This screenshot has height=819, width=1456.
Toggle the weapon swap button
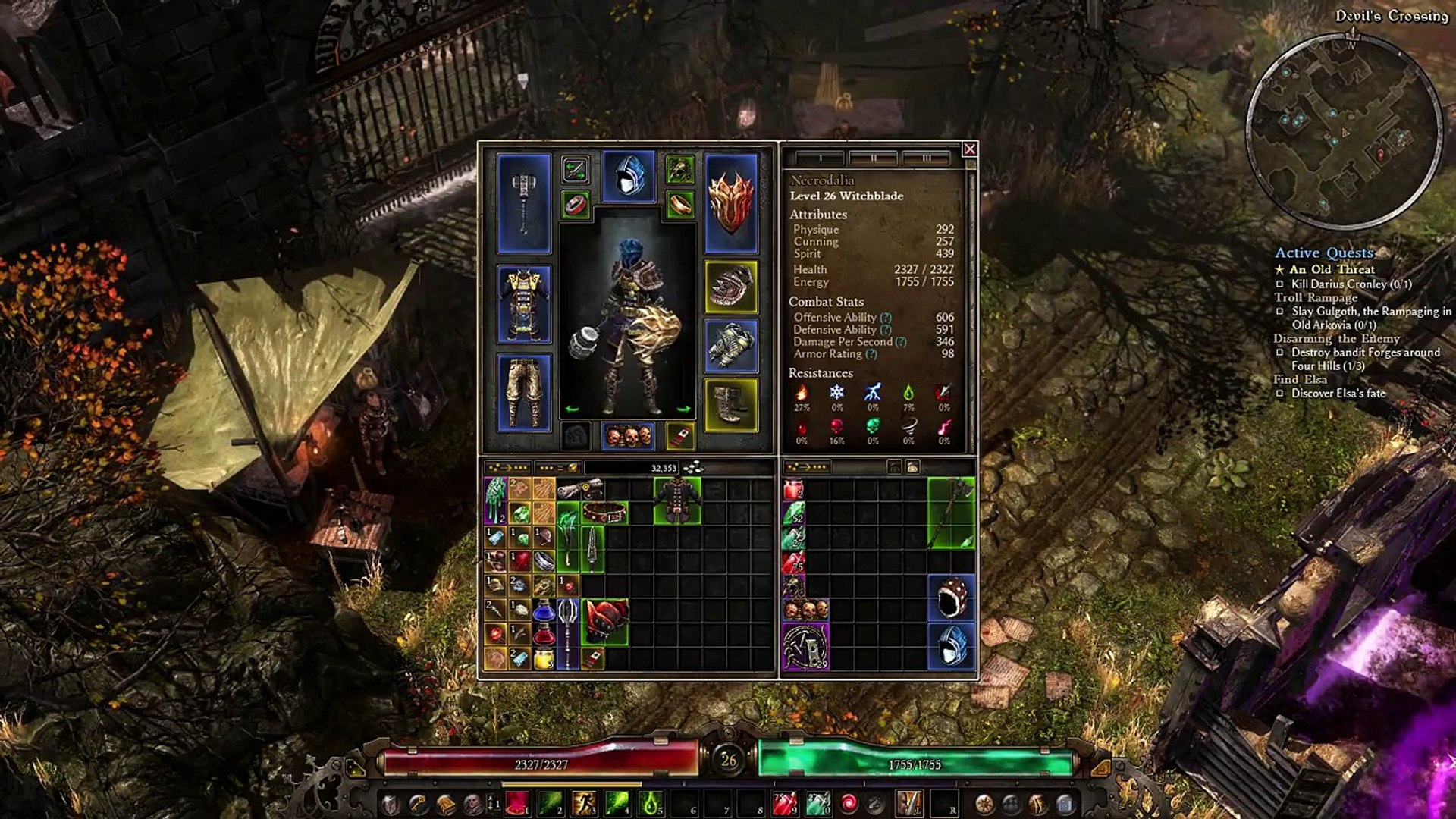[x=576, y=170]
